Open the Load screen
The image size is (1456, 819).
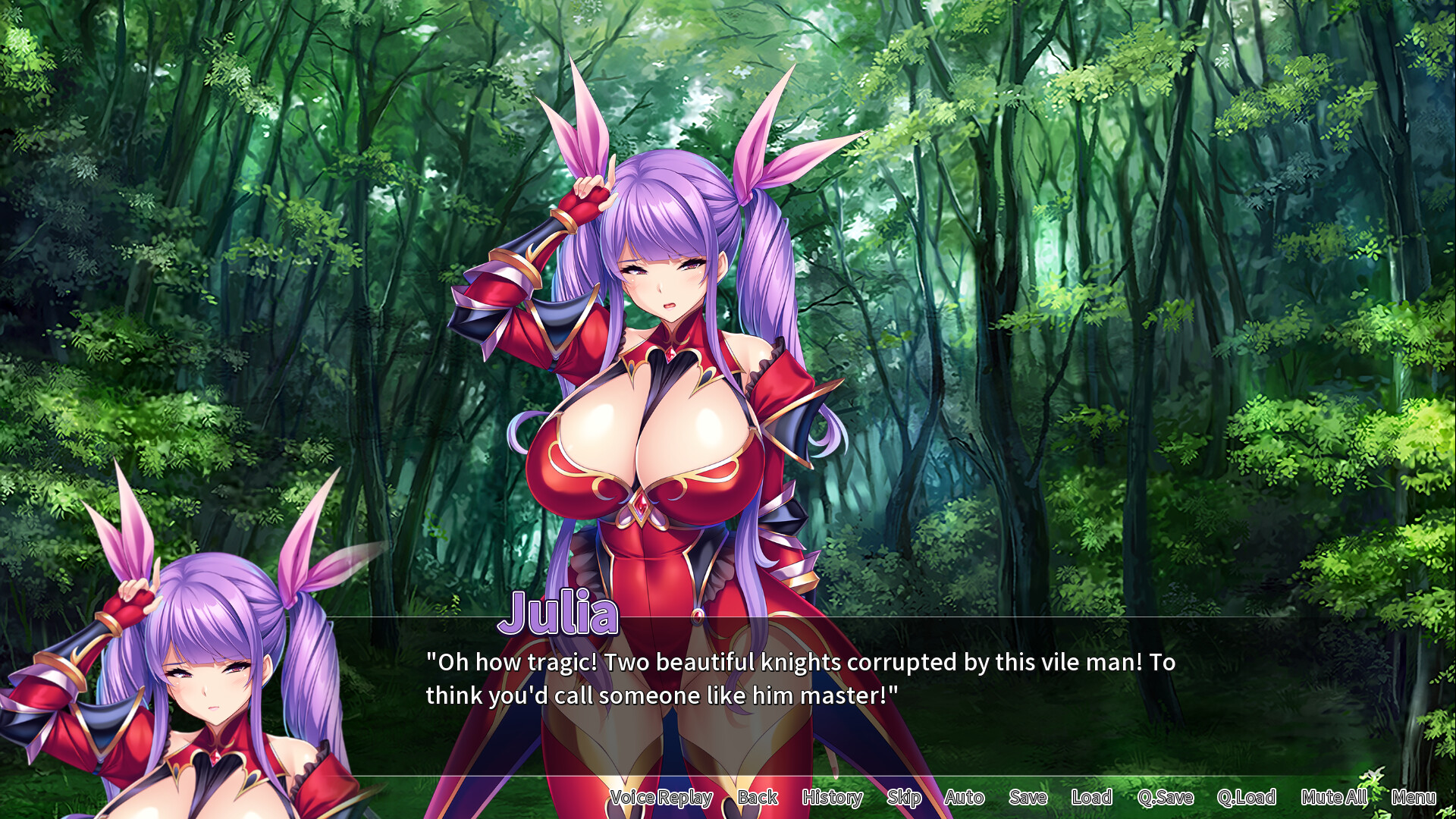1092,798
